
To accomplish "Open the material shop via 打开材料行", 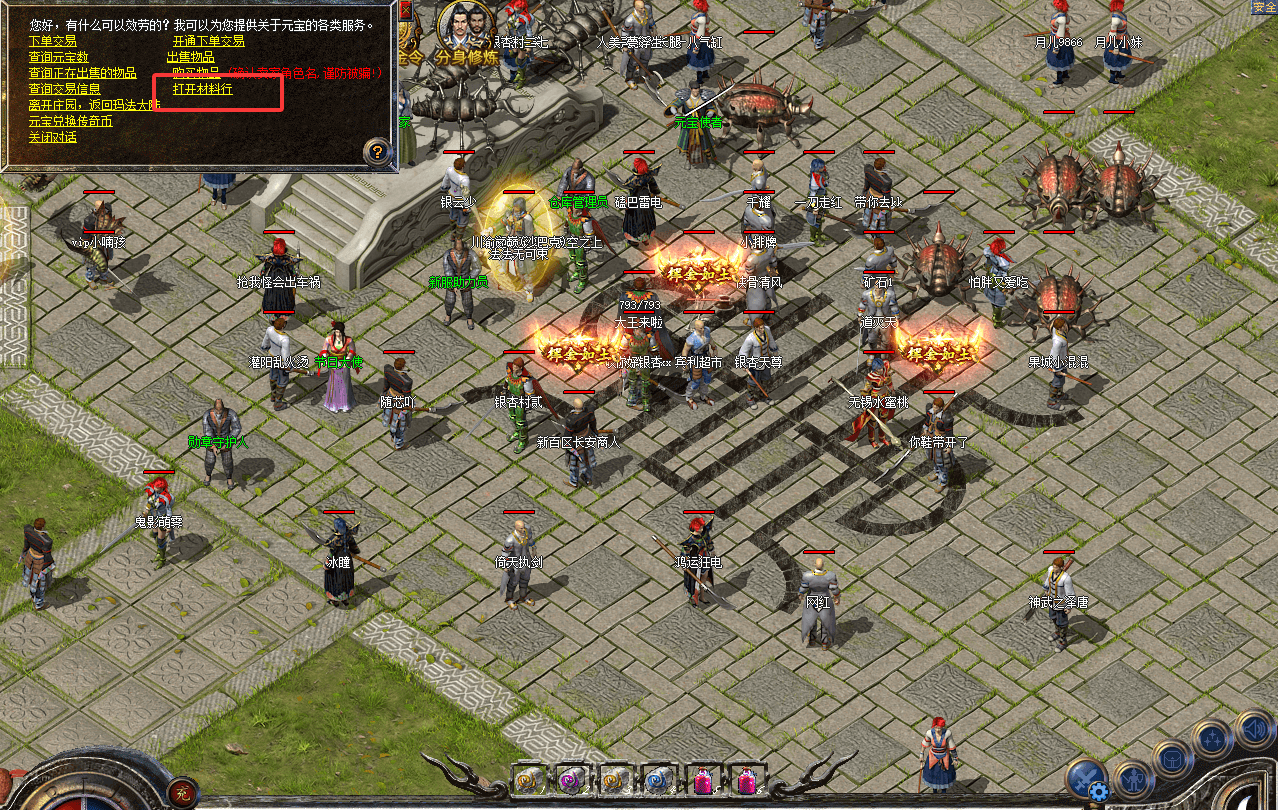I will [x=202, y=89].
